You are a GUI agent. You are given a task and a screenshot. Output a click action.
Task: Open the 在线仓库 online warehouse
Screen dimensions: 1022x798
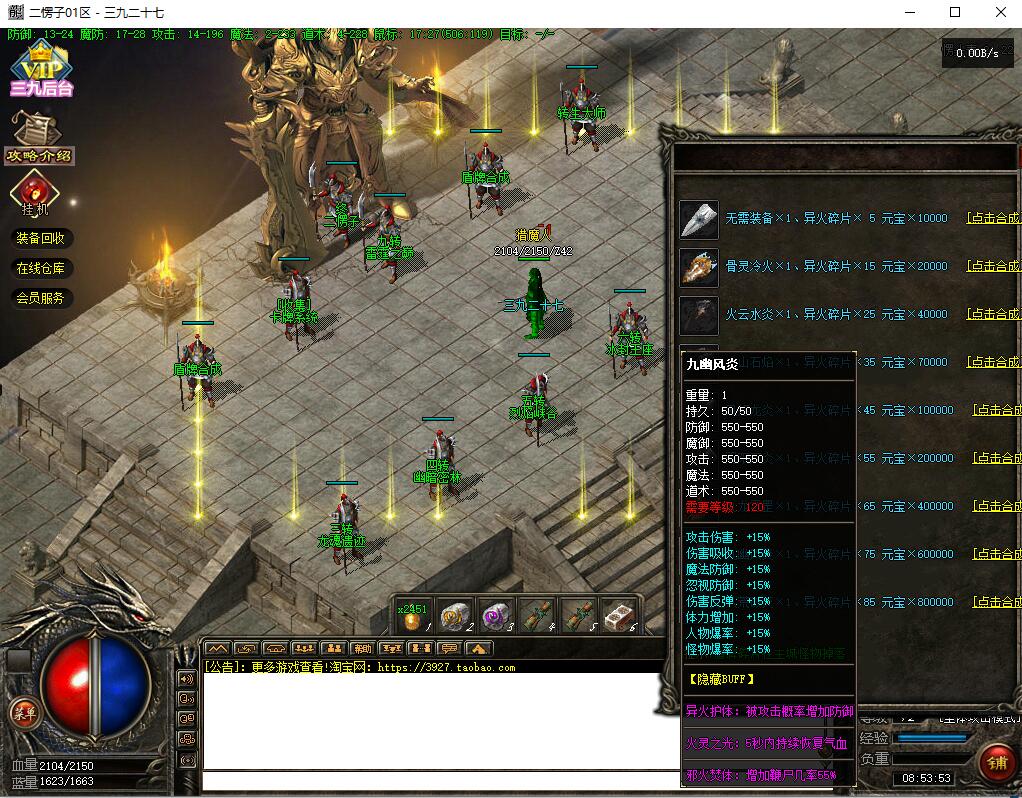coord(40,268)
